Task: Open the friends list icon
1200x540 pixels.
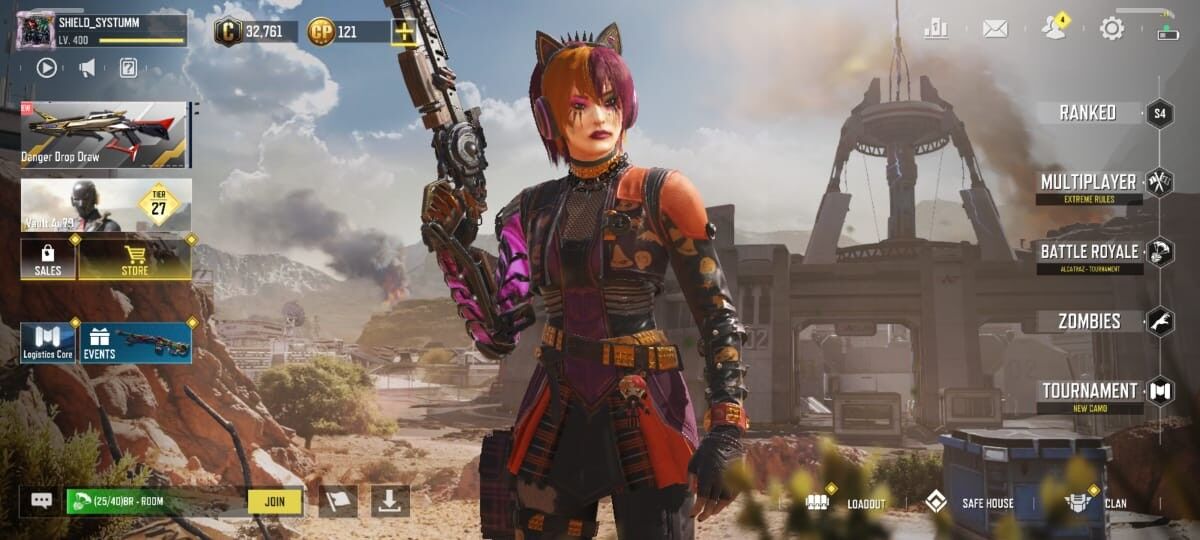Action: pos(1053,28)
